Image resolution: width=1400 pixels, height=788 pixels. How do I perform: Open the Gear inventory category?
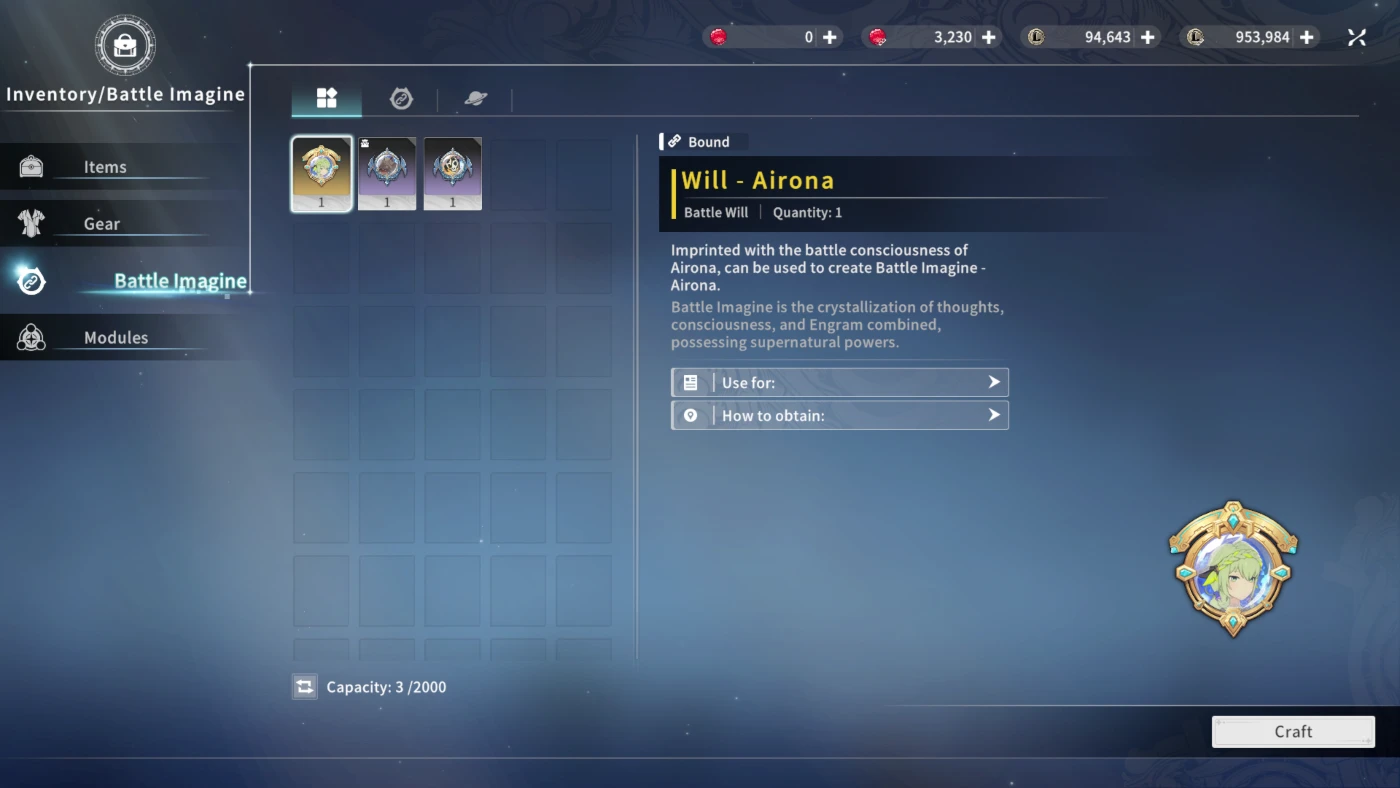[x=101, y=224]
